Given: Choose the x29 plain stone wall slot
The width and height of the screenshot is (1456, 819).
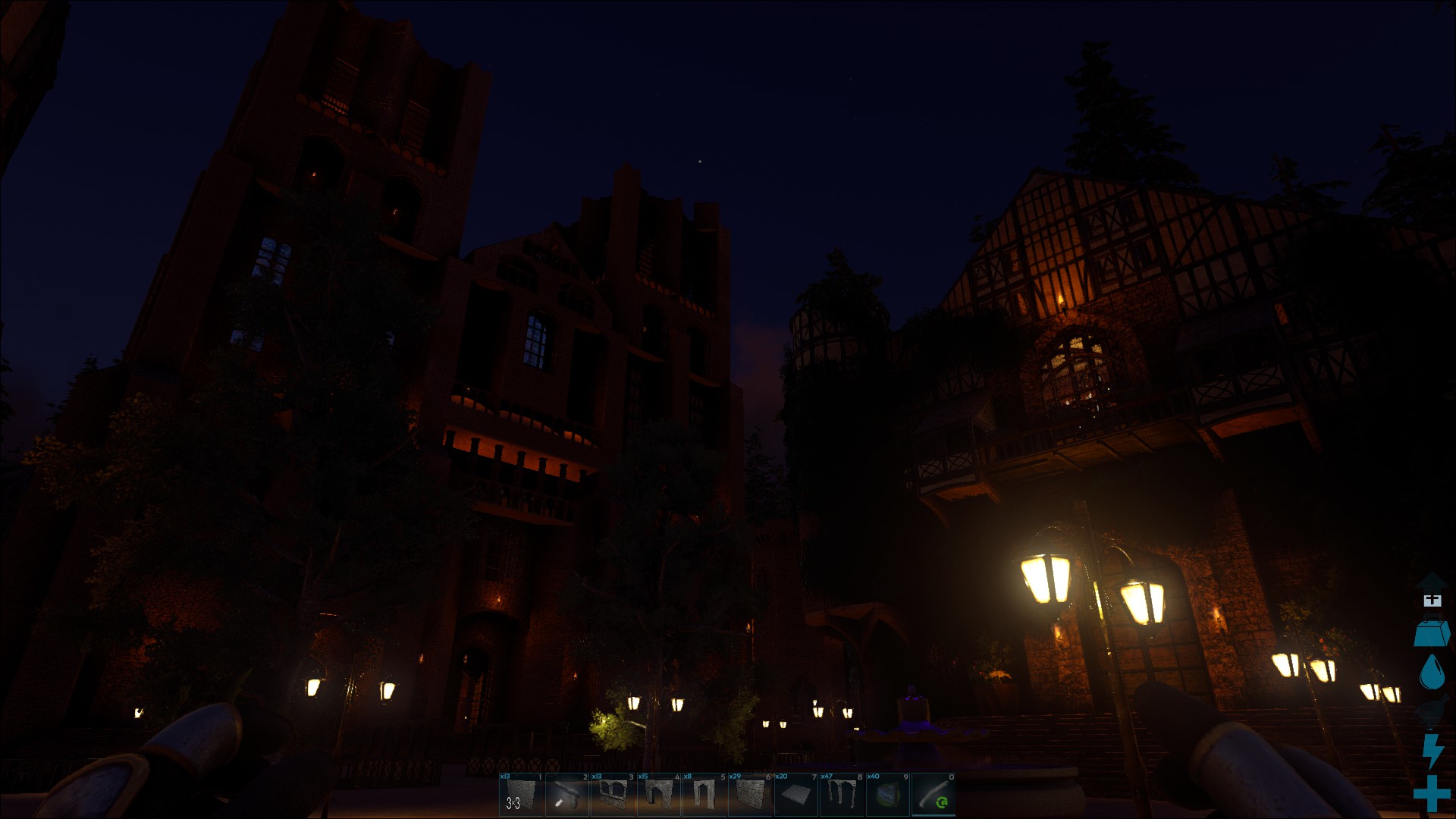Looking at the screenshot, I should tap(750, 795).
